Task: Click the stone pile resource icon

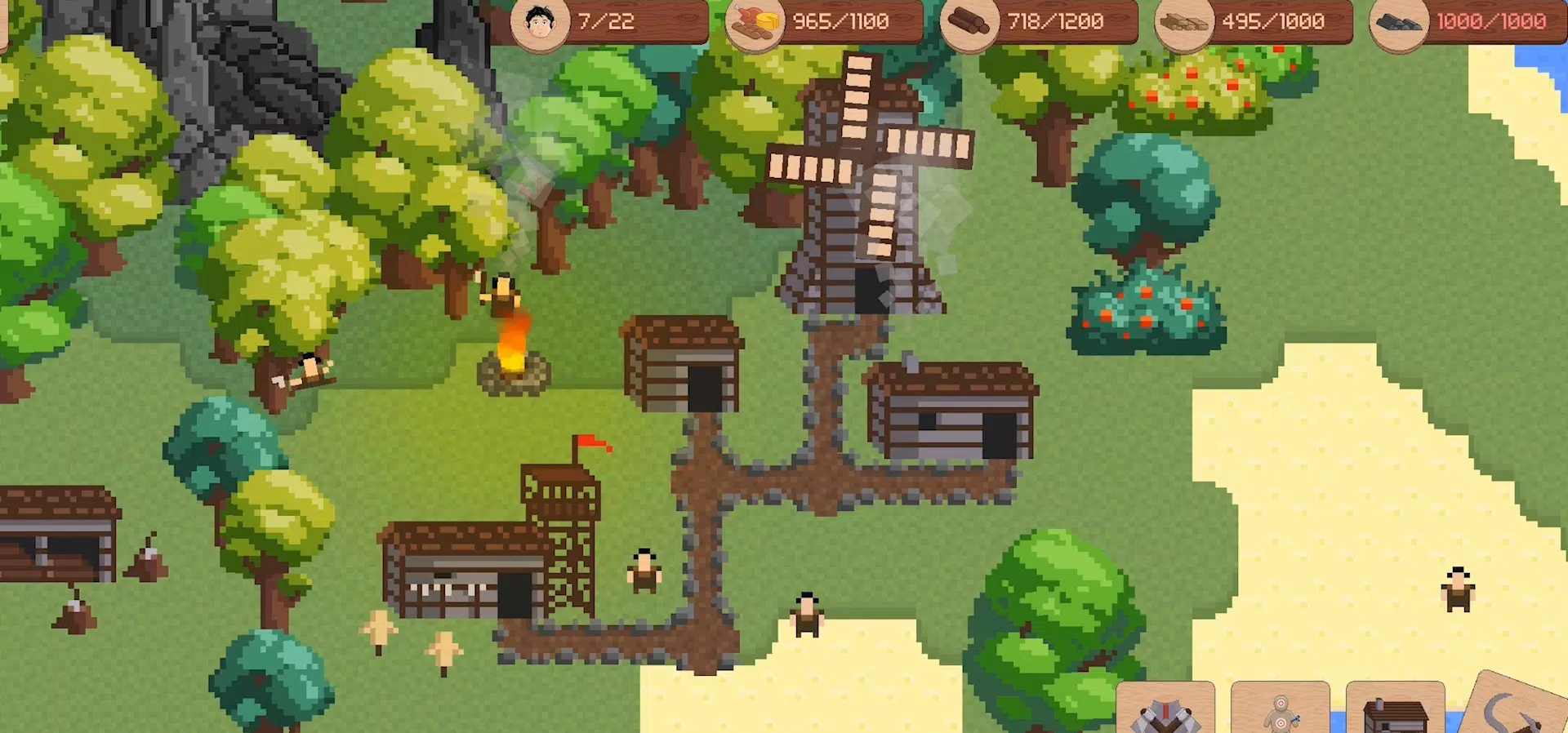Action: (x=1398, y=21)
